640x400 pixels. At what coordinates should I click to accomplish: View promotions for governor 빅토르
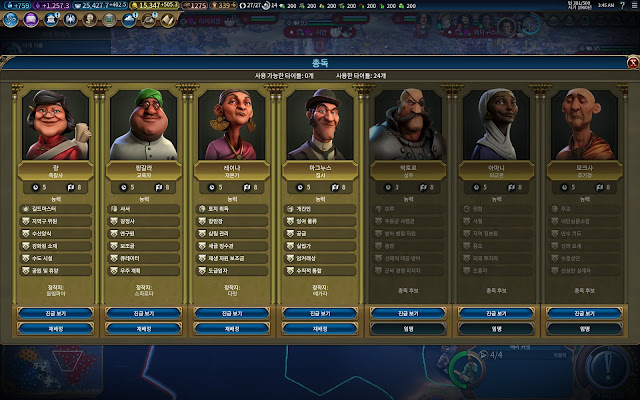407,313
